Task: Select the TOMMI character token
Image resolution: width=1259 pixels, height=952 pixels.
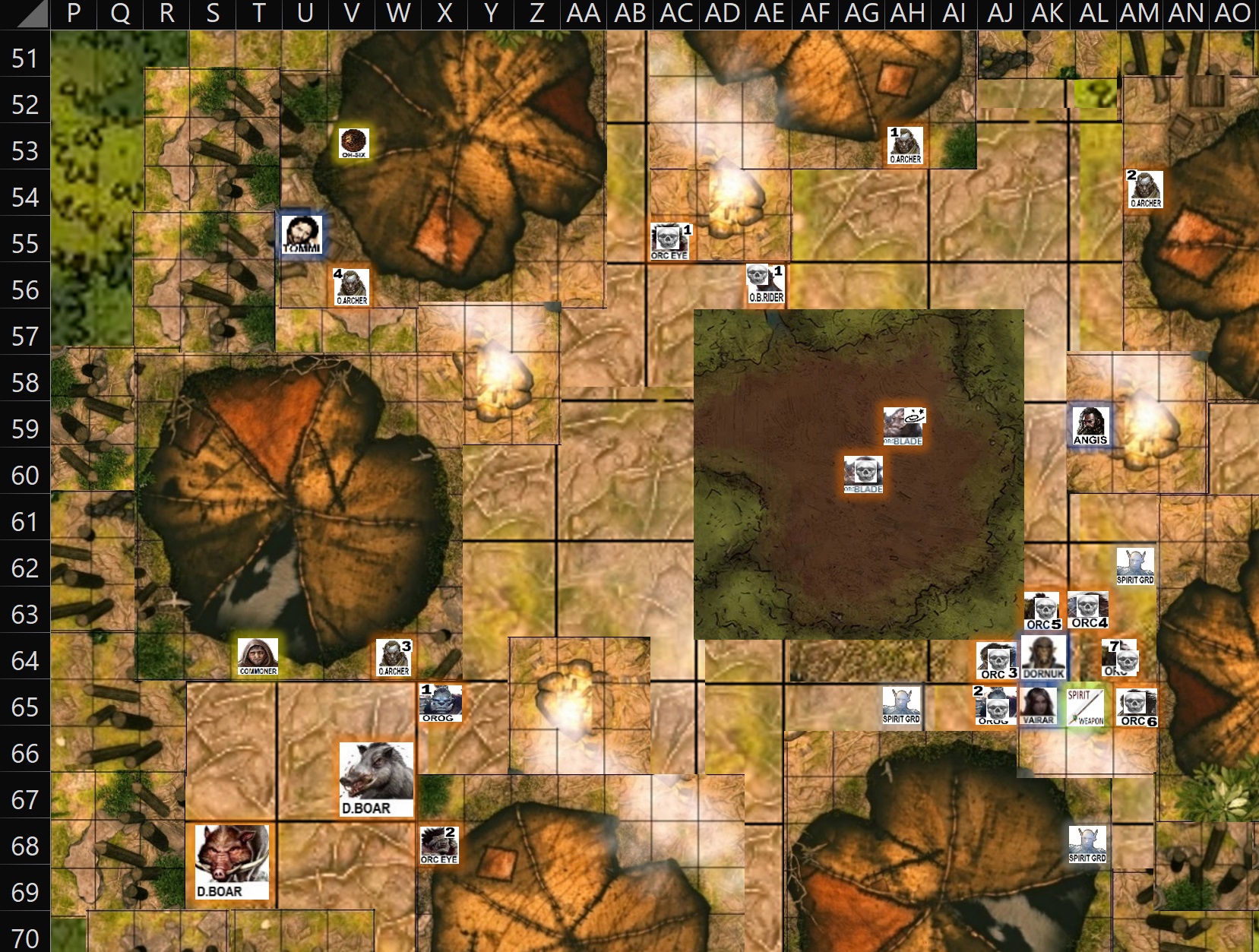Action: 302,235
